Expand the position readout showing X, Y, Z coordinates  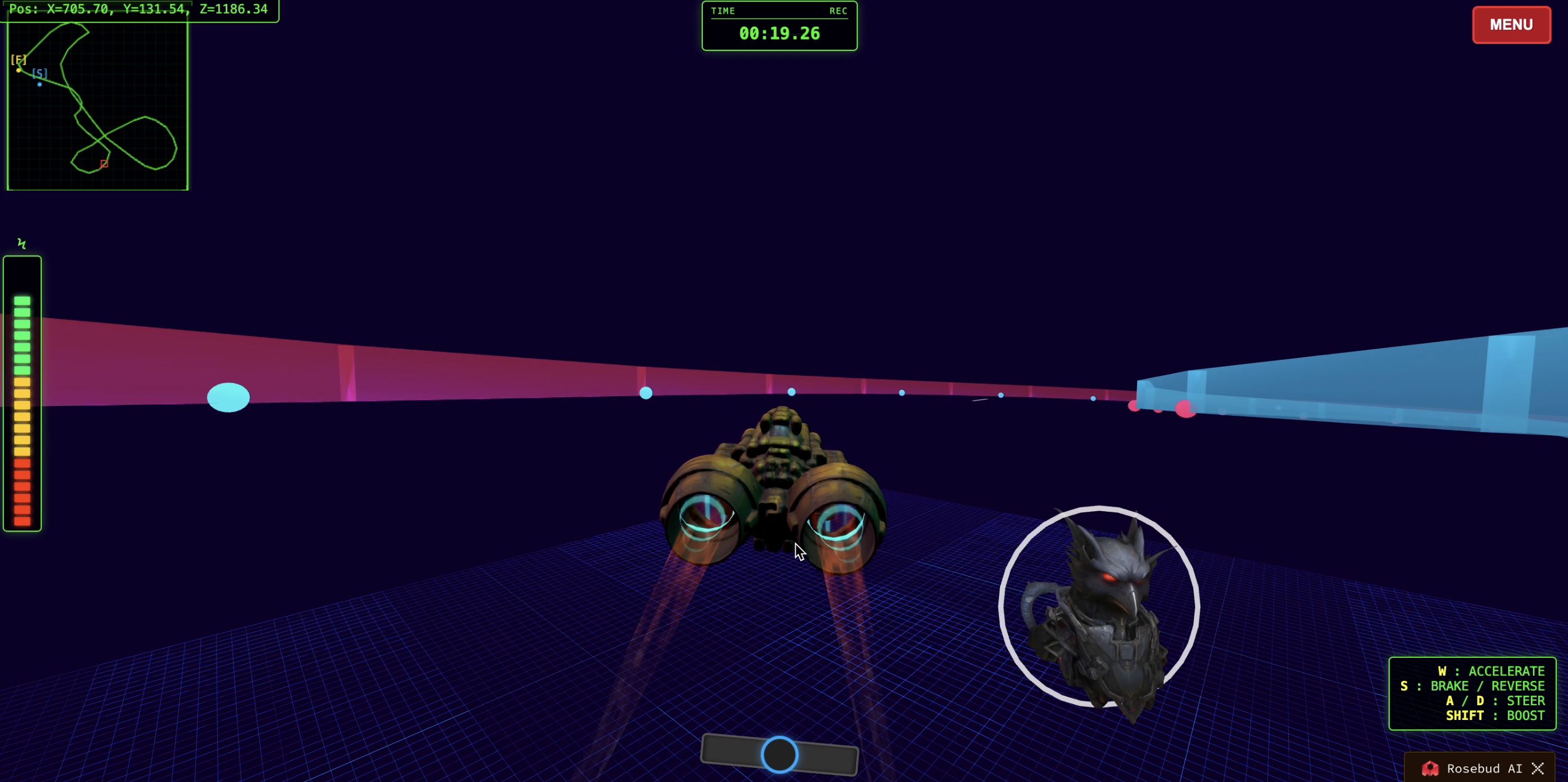[140, 9]
